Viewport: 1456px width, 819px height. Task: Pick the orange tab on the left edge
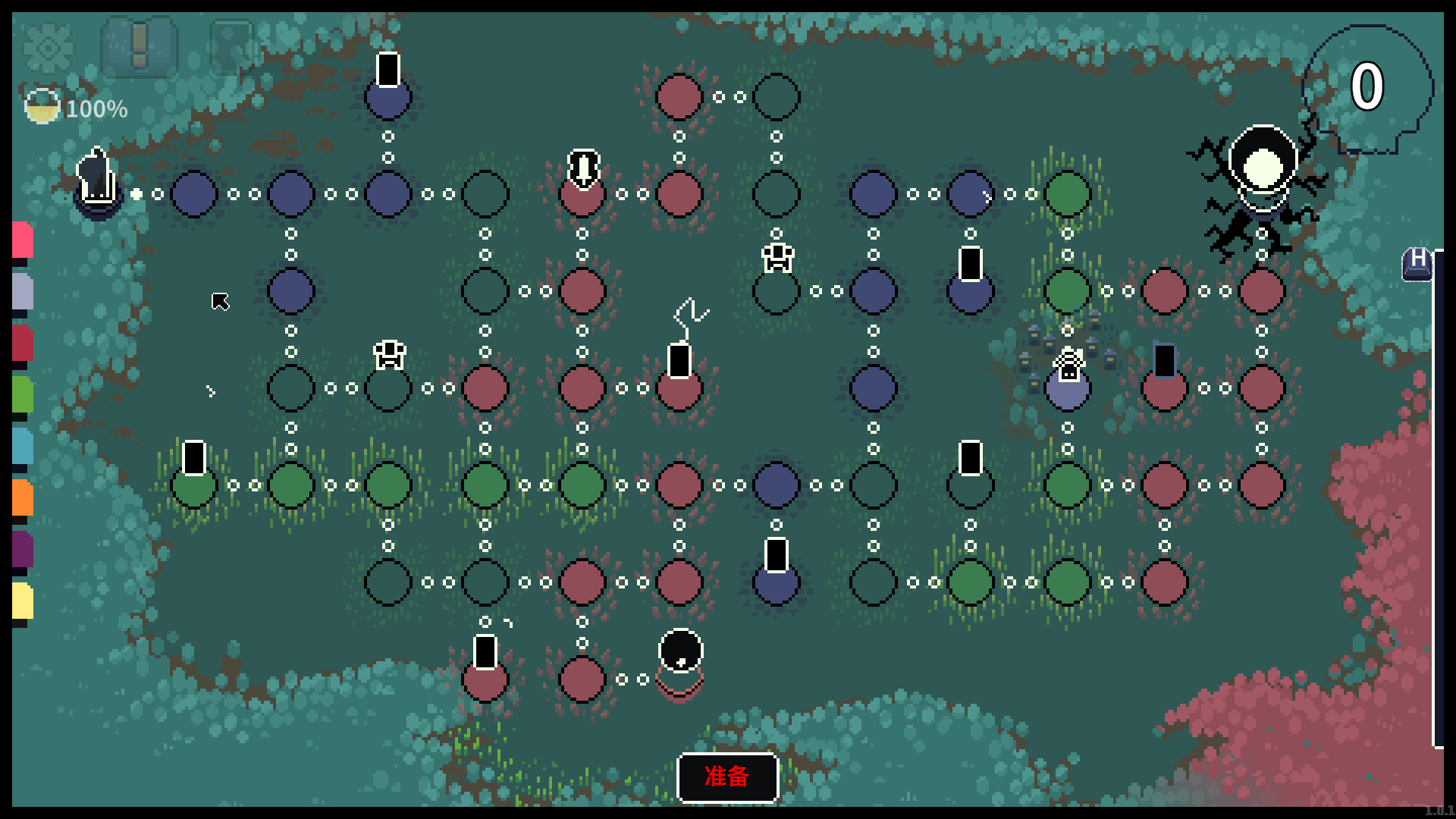point(22,497)
